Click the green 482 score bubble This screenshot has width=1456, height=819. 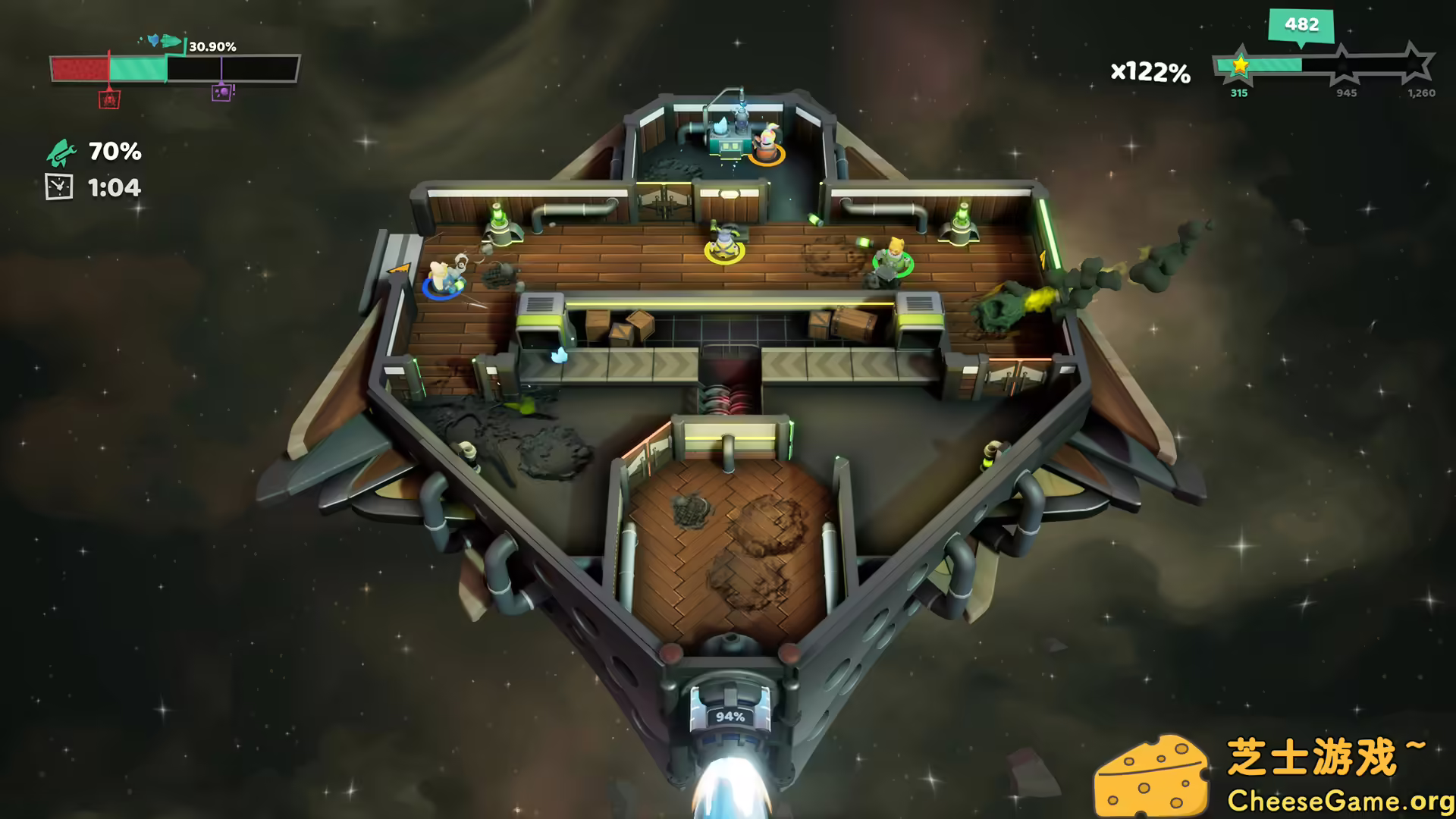coord(1301,25)
